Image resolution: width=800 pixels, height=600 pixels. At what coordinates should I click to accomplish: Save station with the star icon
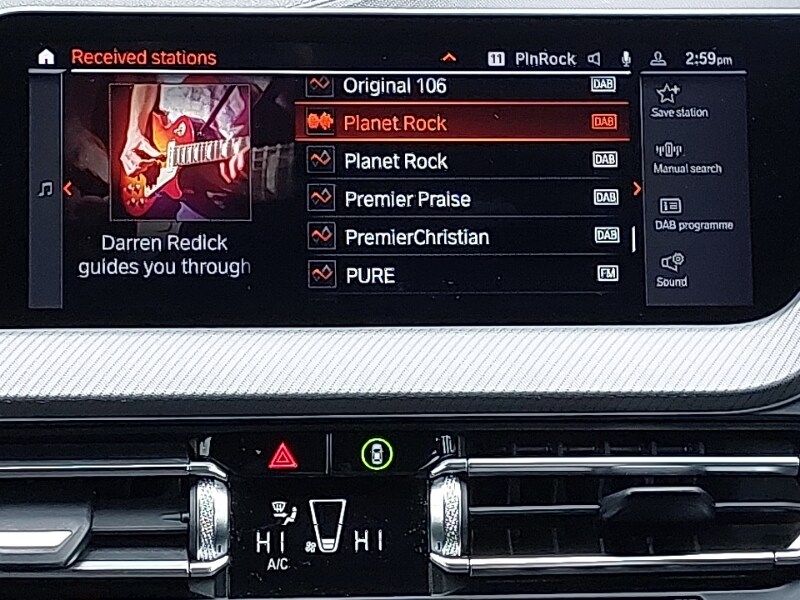[x=679, y=101]
